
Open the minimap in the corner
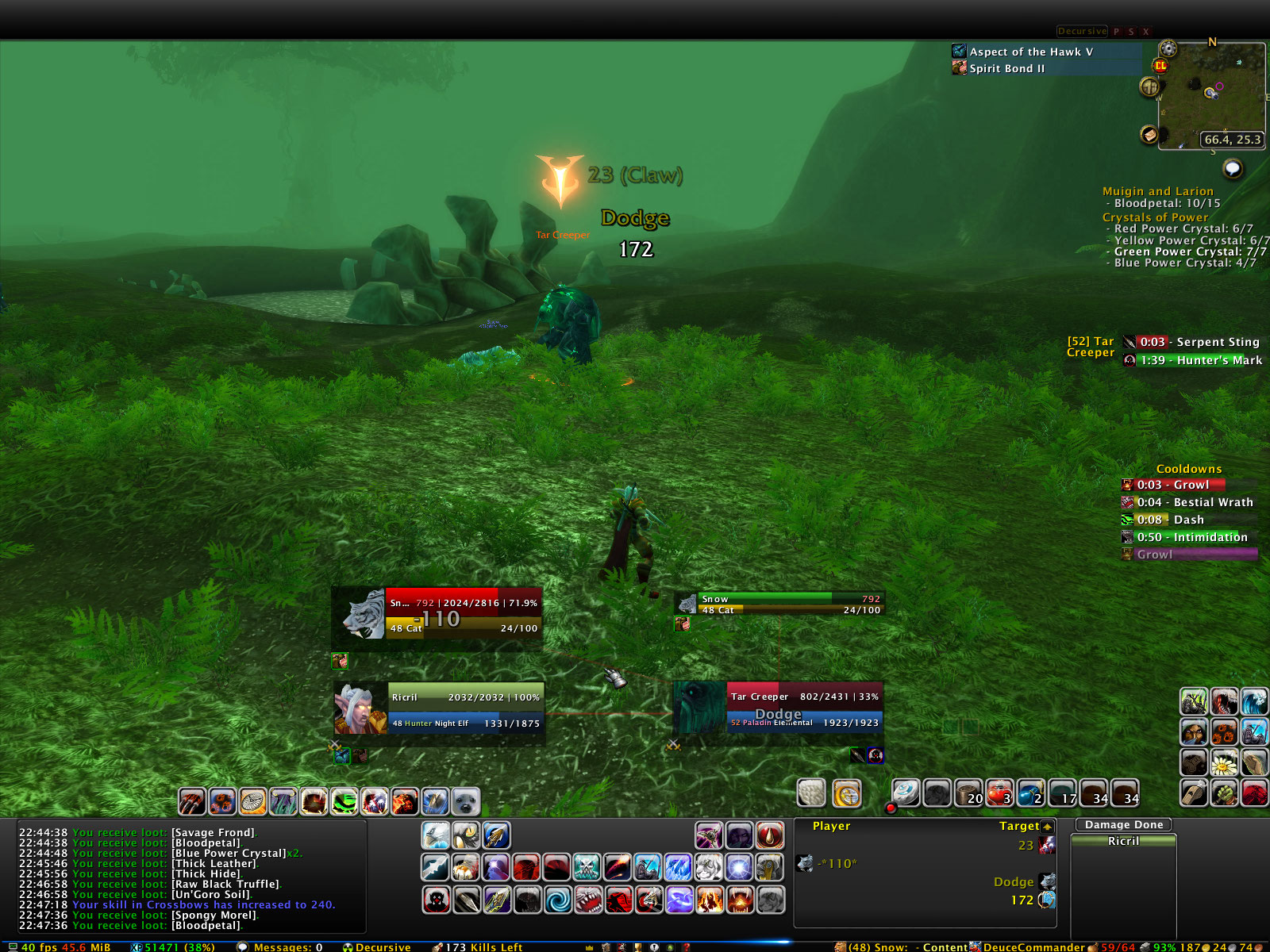pyautogui.click(x=1210, y=95)
